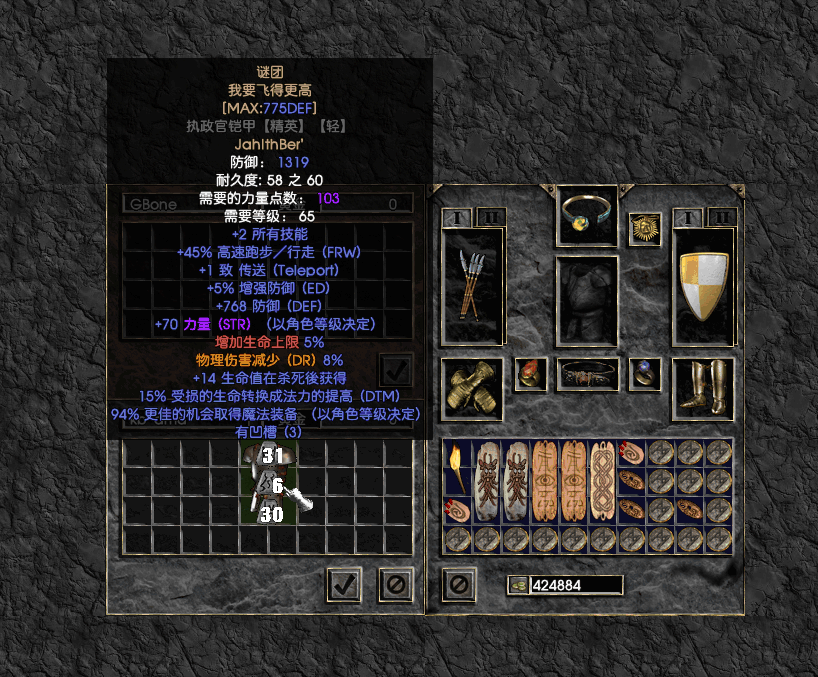Switch to weapon set II above the shield
Image resolution: width=818 pixels, height=677 pixels.
[x=721, y=217]
